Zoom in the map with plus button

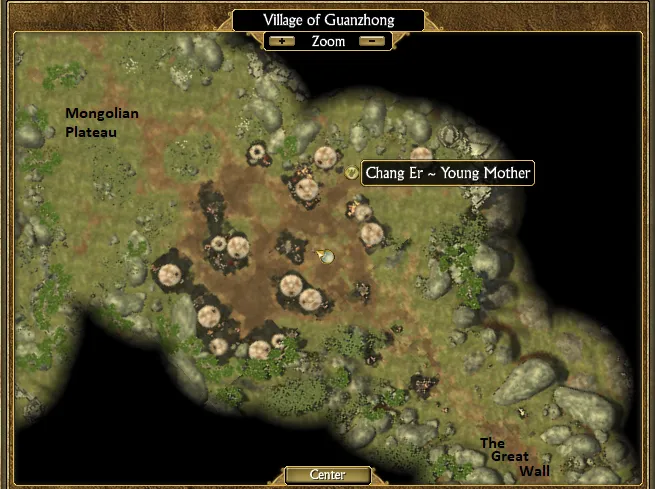(283, 42)
